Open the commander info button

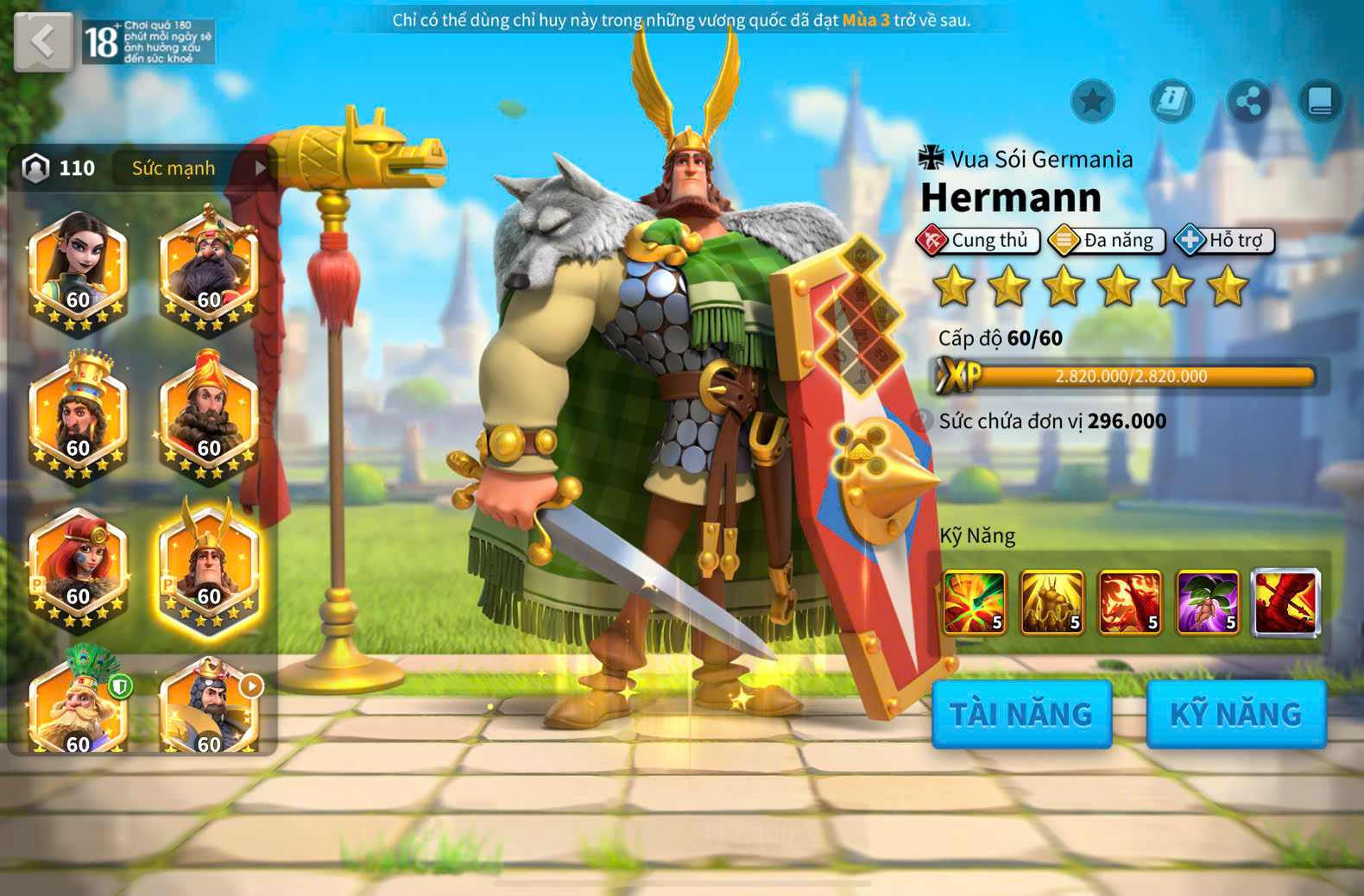(1171, 101)
